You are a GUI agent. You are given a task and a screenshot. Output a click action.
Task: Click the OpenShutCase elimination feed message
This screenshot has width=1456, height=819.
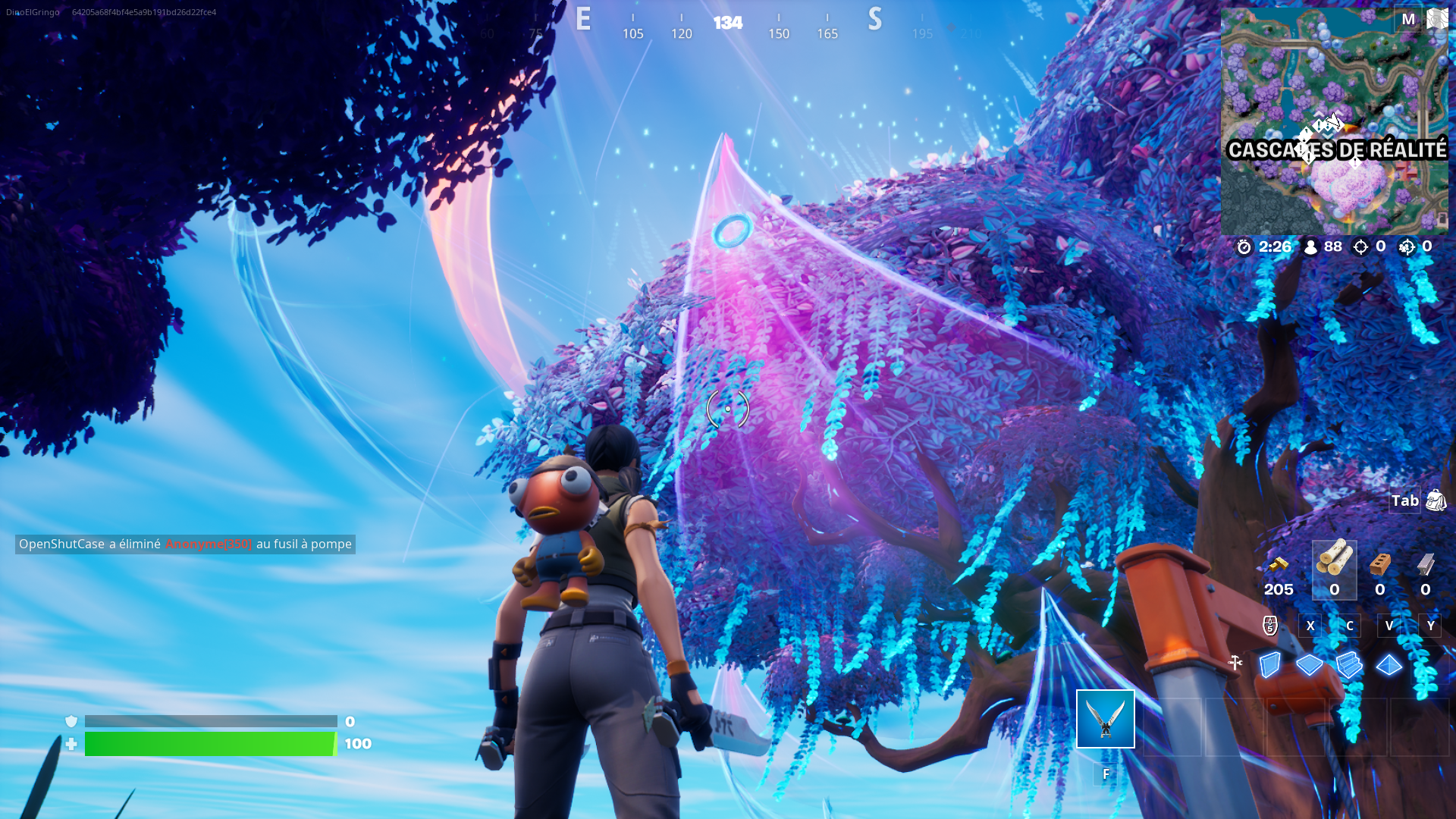pyautogui.click(x=184, y=544)
